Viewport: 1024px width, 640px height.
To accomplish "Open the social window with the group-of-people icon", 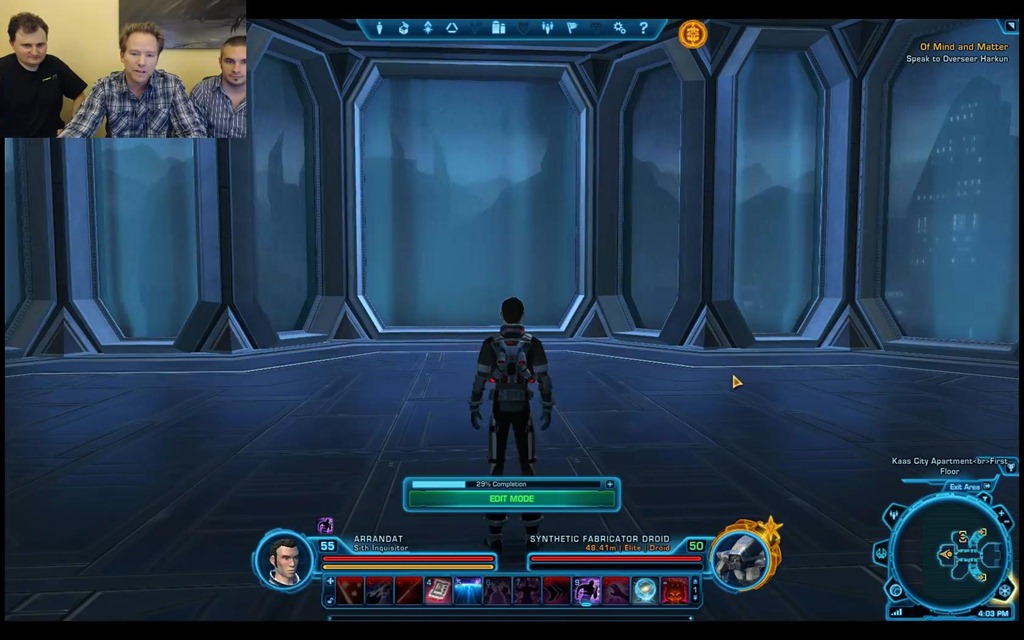I will click(x=547, y=28).
